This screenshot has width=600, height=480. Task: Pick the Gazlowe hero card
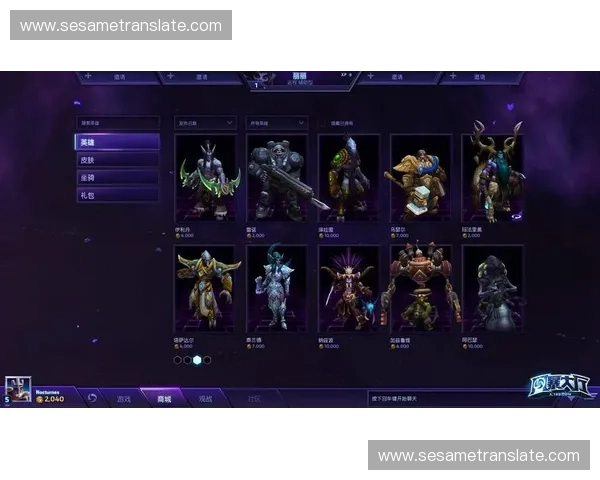419,288
